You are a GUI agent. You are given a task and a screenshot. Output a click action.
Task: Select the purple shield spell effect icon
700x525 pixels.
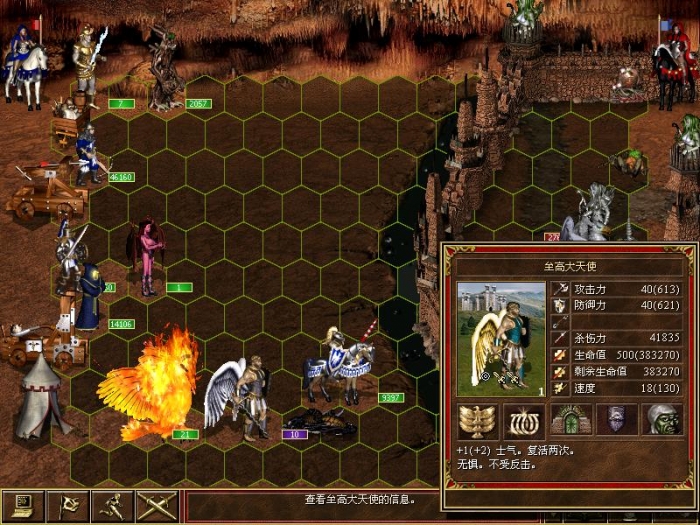[616, 420]
